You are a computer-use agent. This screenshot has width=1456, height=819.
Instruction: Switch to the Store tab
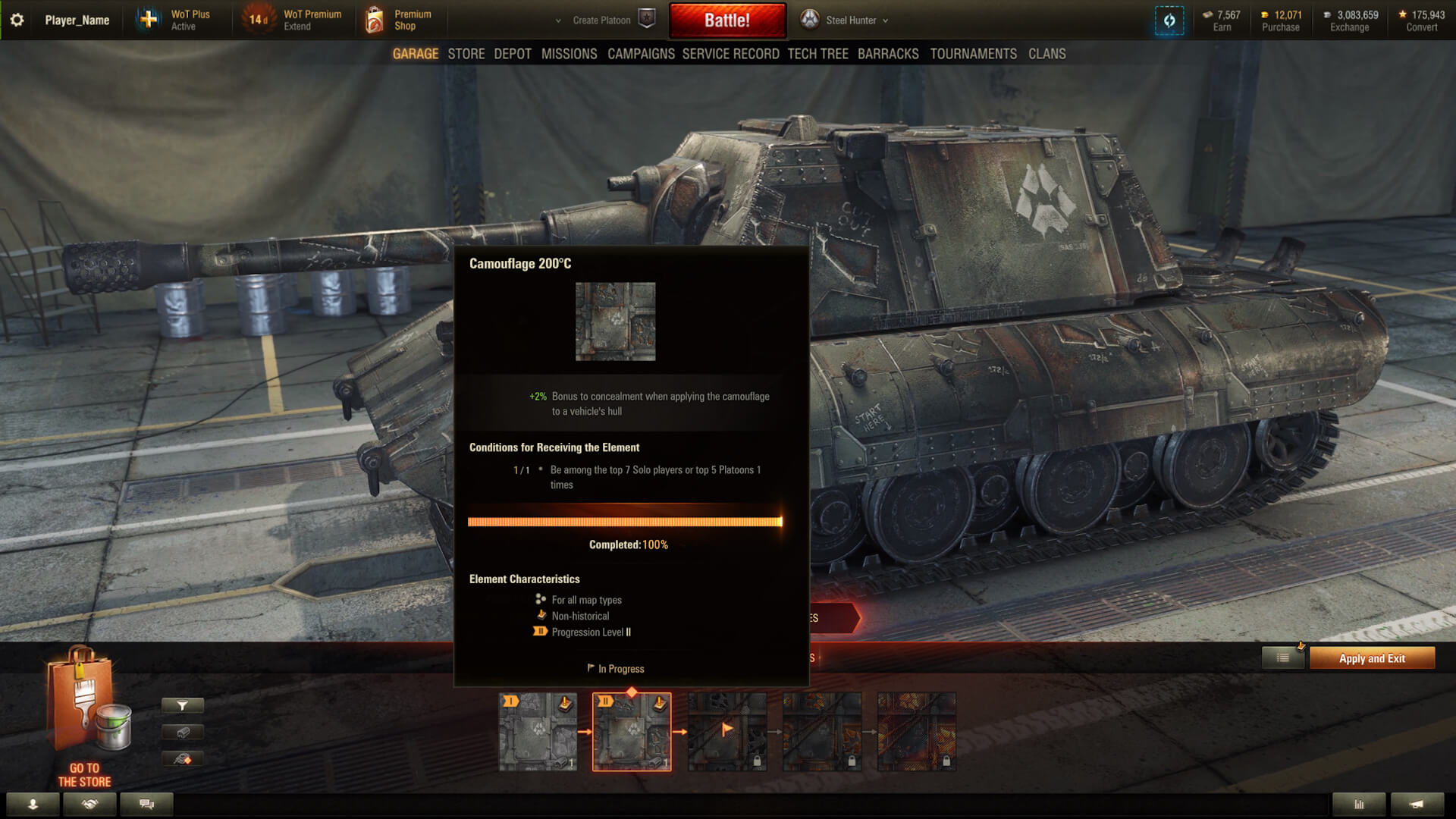(x=466, y=54)
